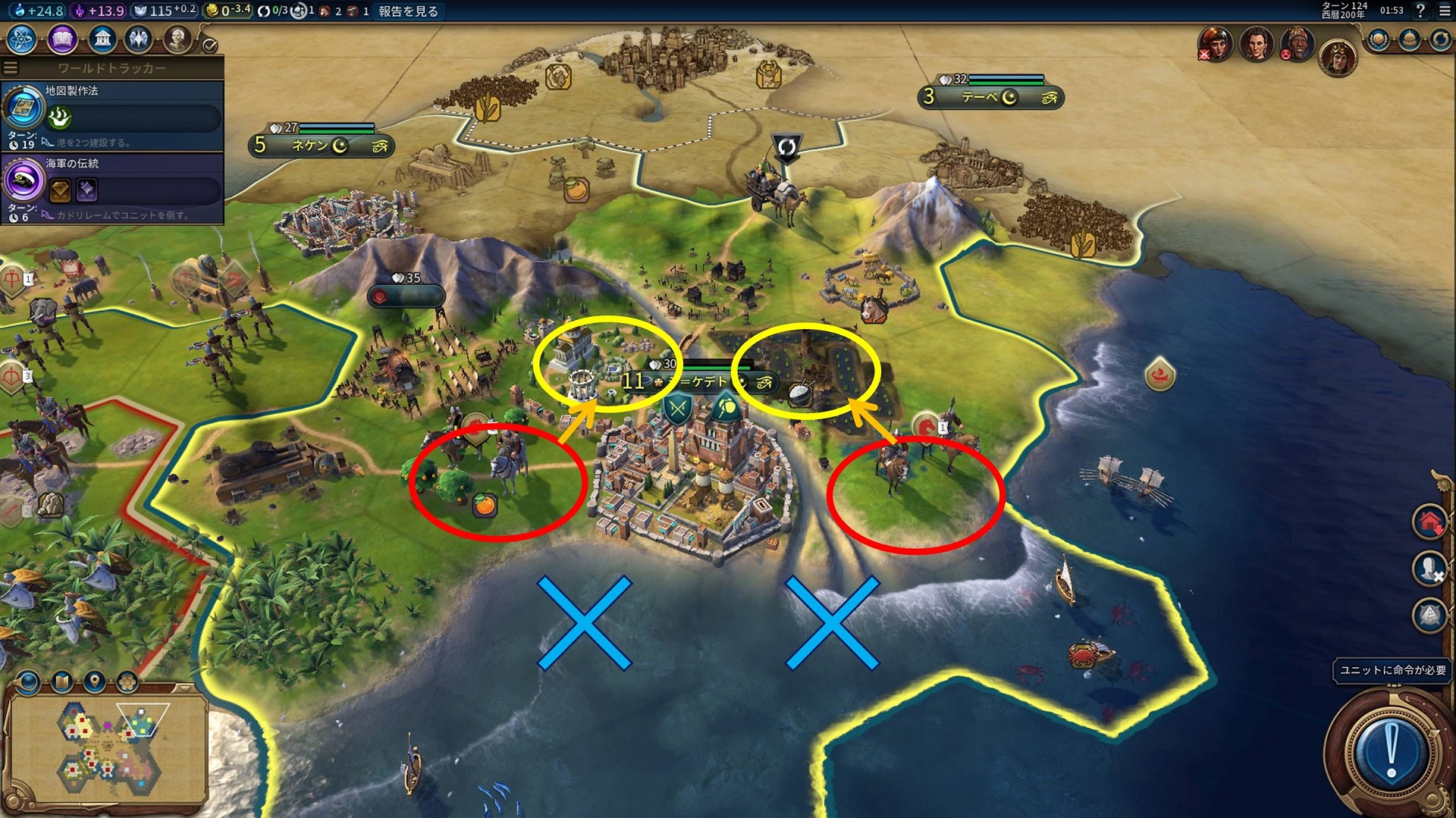Viewport: 1456px width, 818px height.
Task: Collapse the World Tracker with its hamburger icon
Action: click(x=11, y=67)
